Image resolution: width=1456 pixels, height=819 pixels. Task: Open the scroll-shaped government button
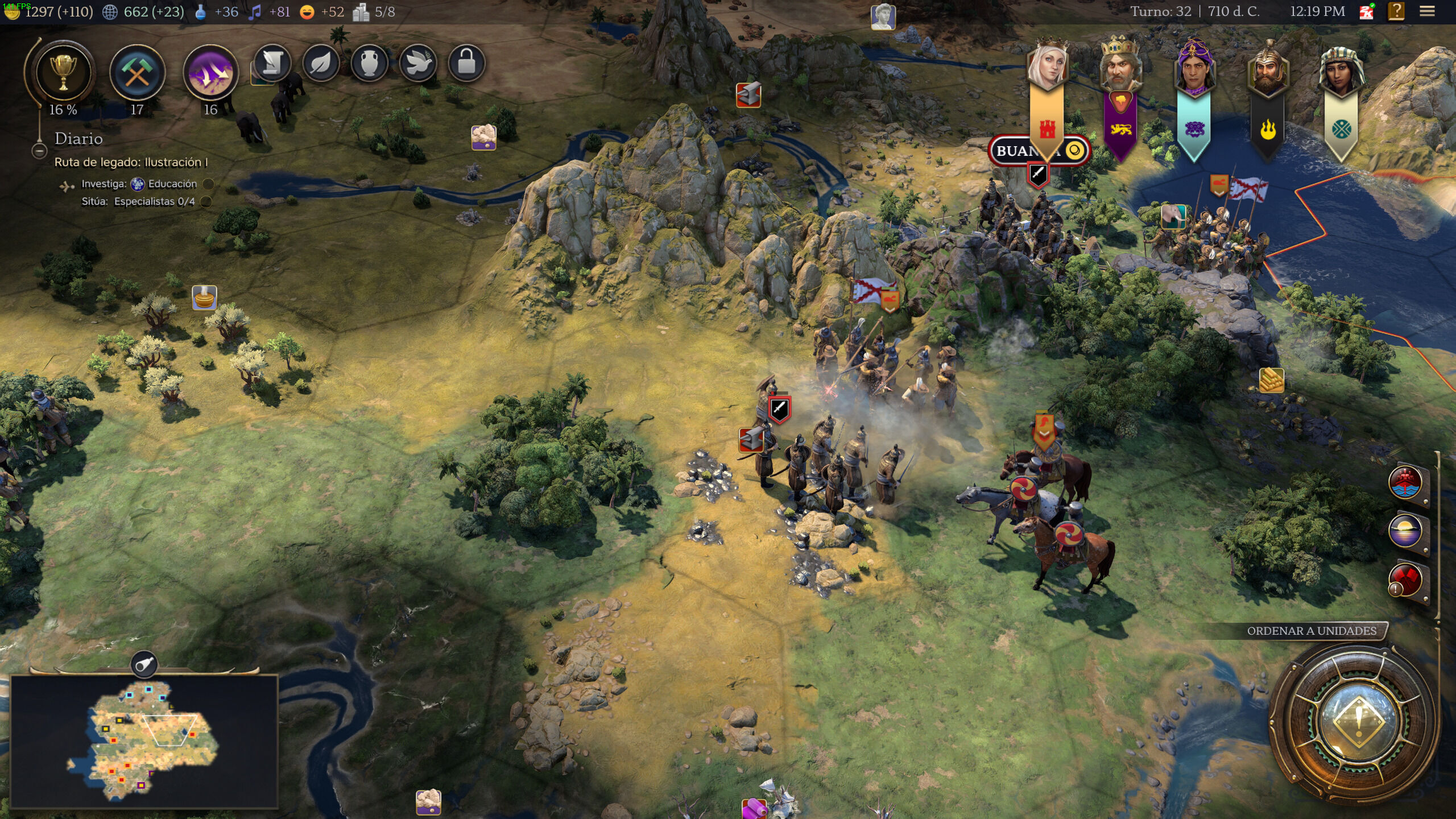[272, 63]
